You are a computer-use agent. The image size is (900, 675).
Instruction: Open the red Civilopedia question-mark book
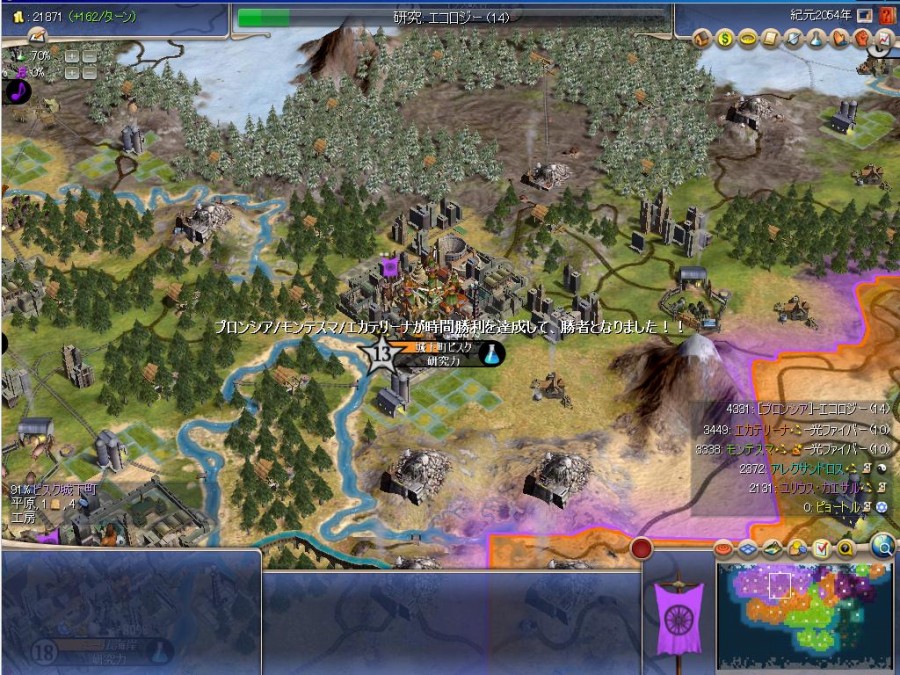886,15
